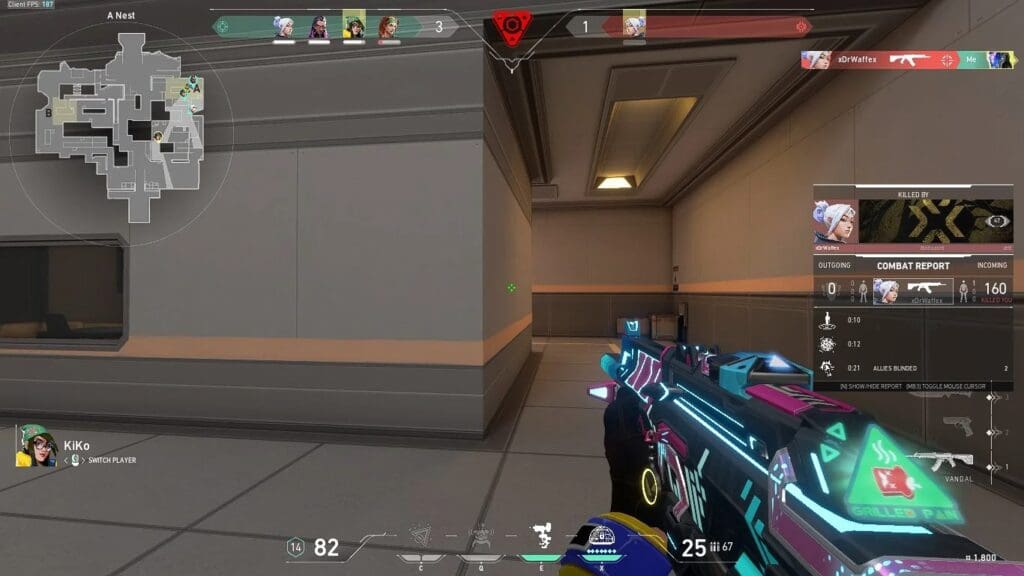The image size is (1024, 576).
Task: Activate Killjoy's Lockdown ultimate icon
Action: tap(602, 540)
